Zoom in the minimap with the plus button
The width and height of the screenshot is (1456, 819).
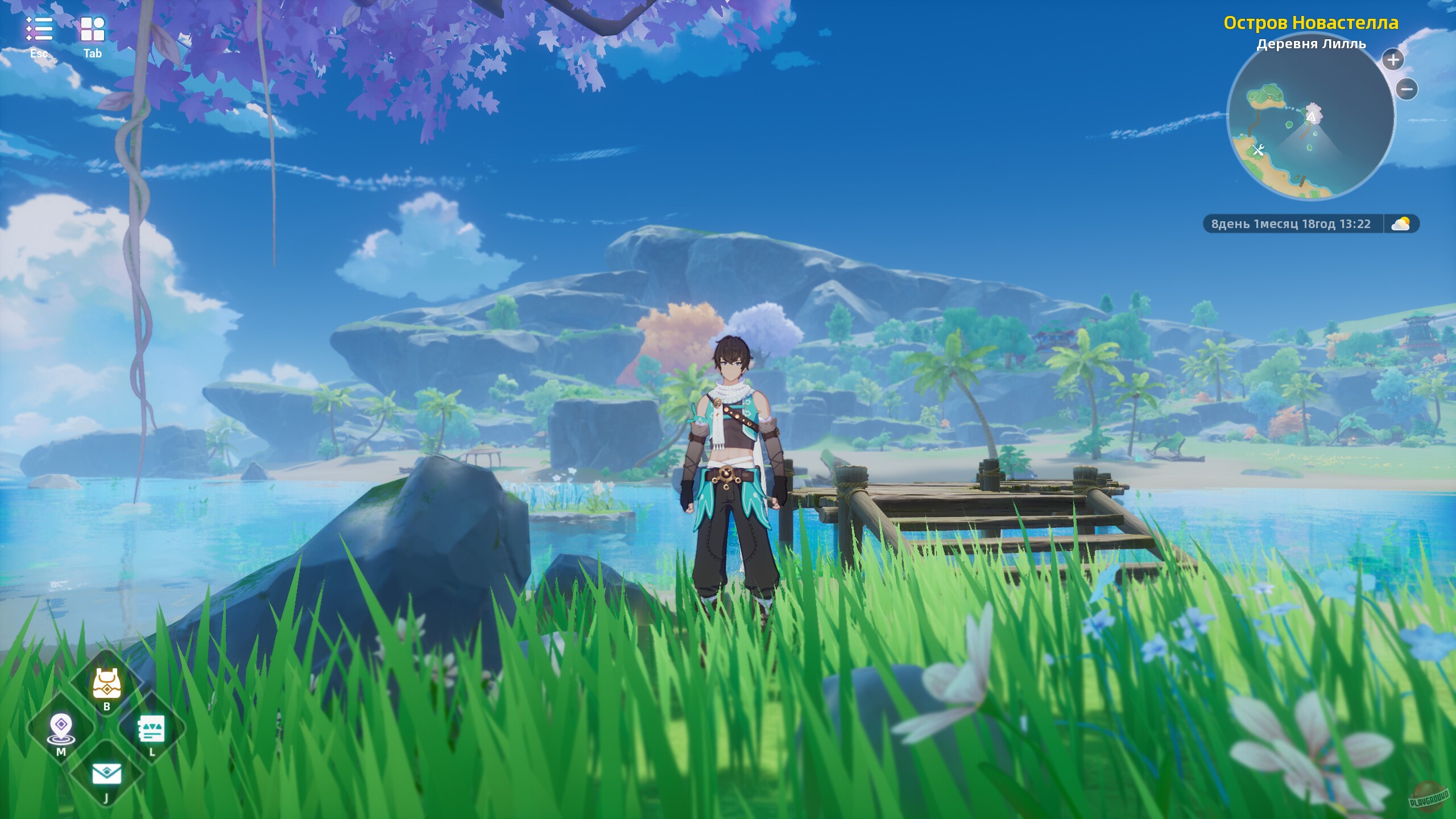coord(1393,60)
